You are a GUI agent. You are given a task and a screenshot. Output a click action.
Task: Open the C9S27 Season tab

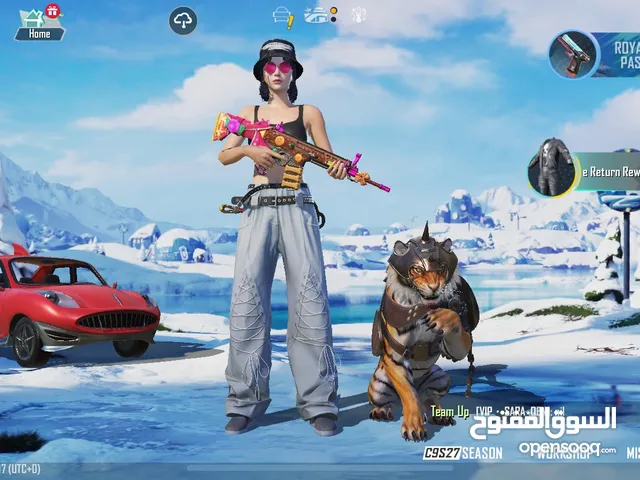(x=463, y=453)
